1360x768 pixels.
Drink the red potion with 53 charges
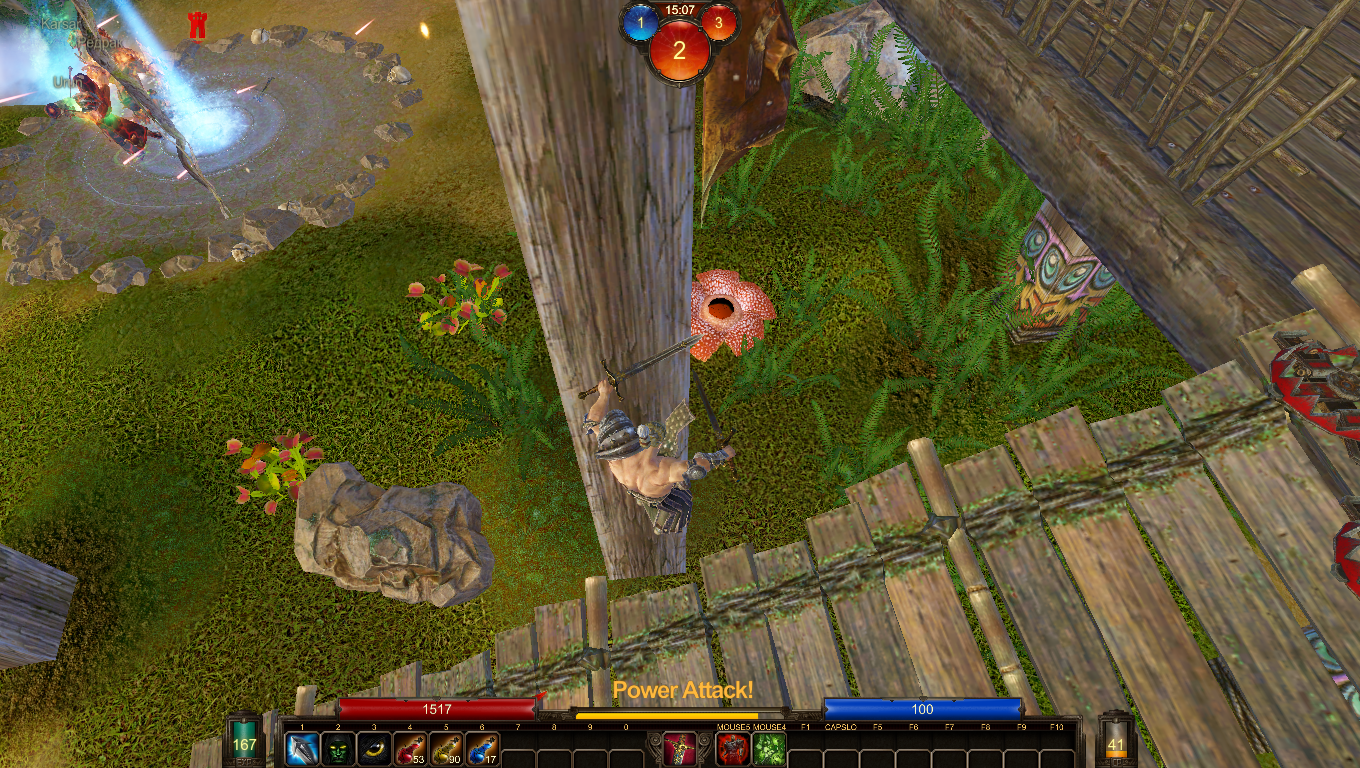(410, 749)
